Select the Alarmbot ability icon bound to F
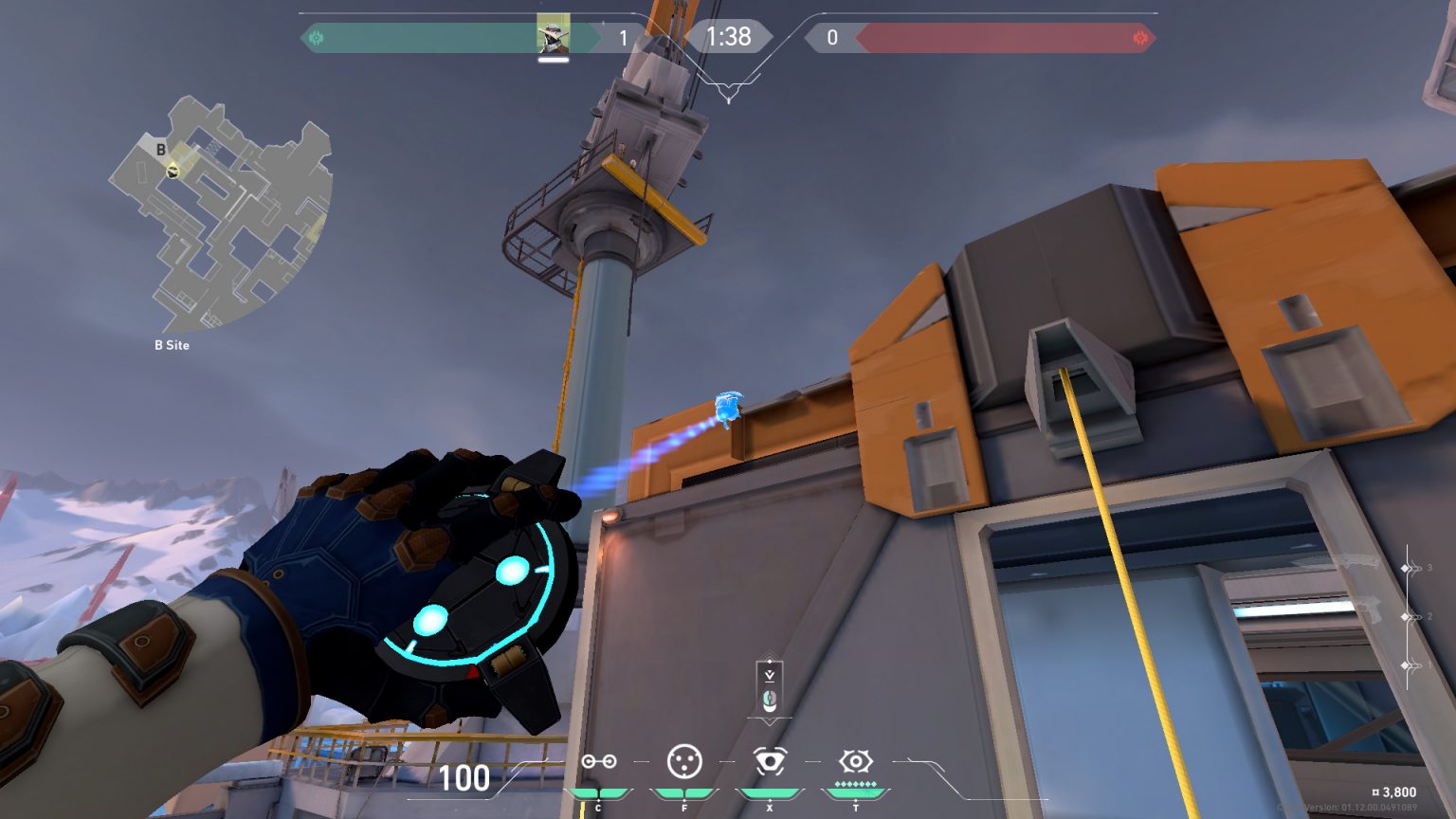Screen dimensions: 1456x819 tap(683, 761)
